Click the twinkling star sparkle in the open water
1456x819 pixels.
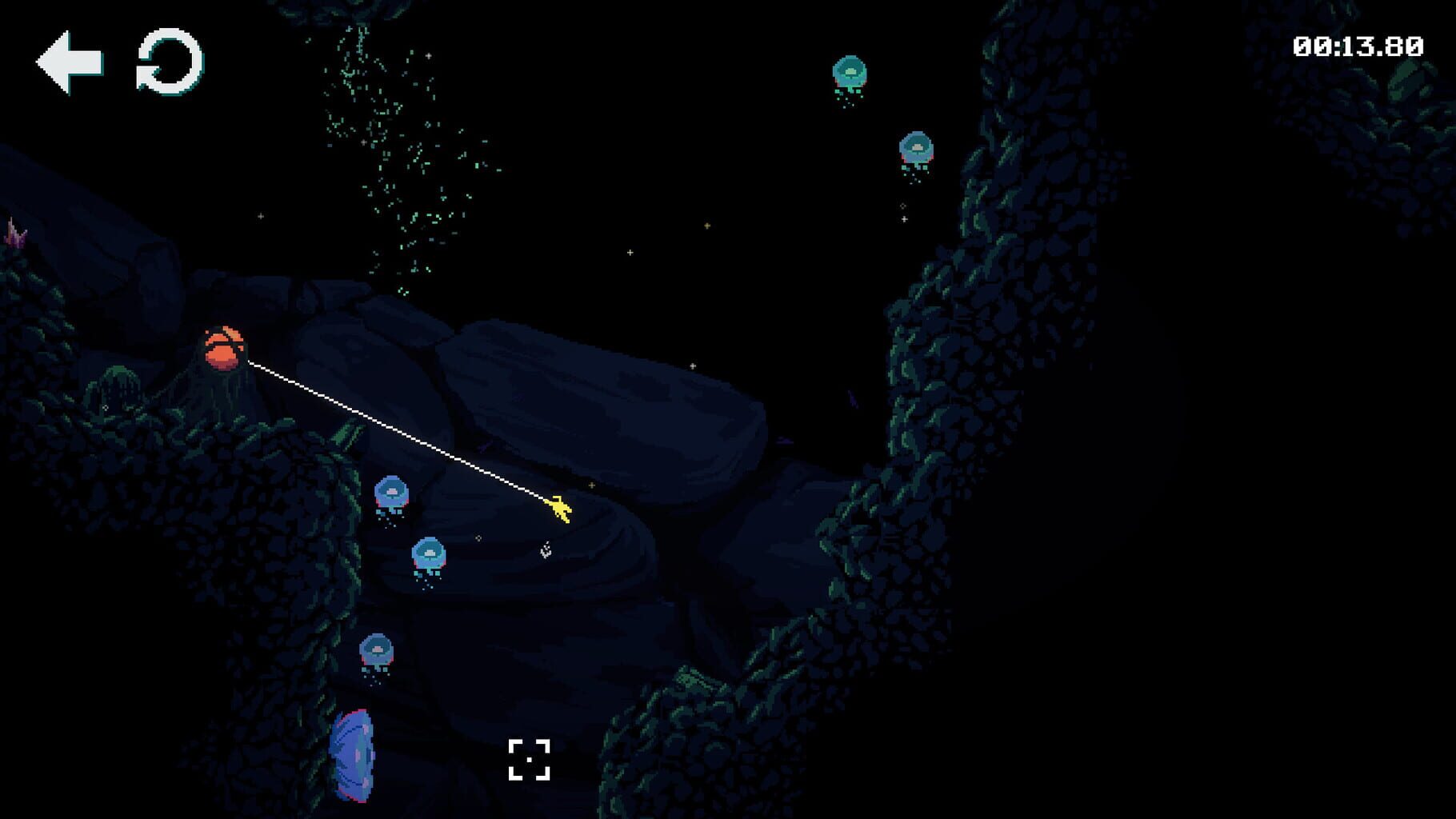[x=631, y=252]
